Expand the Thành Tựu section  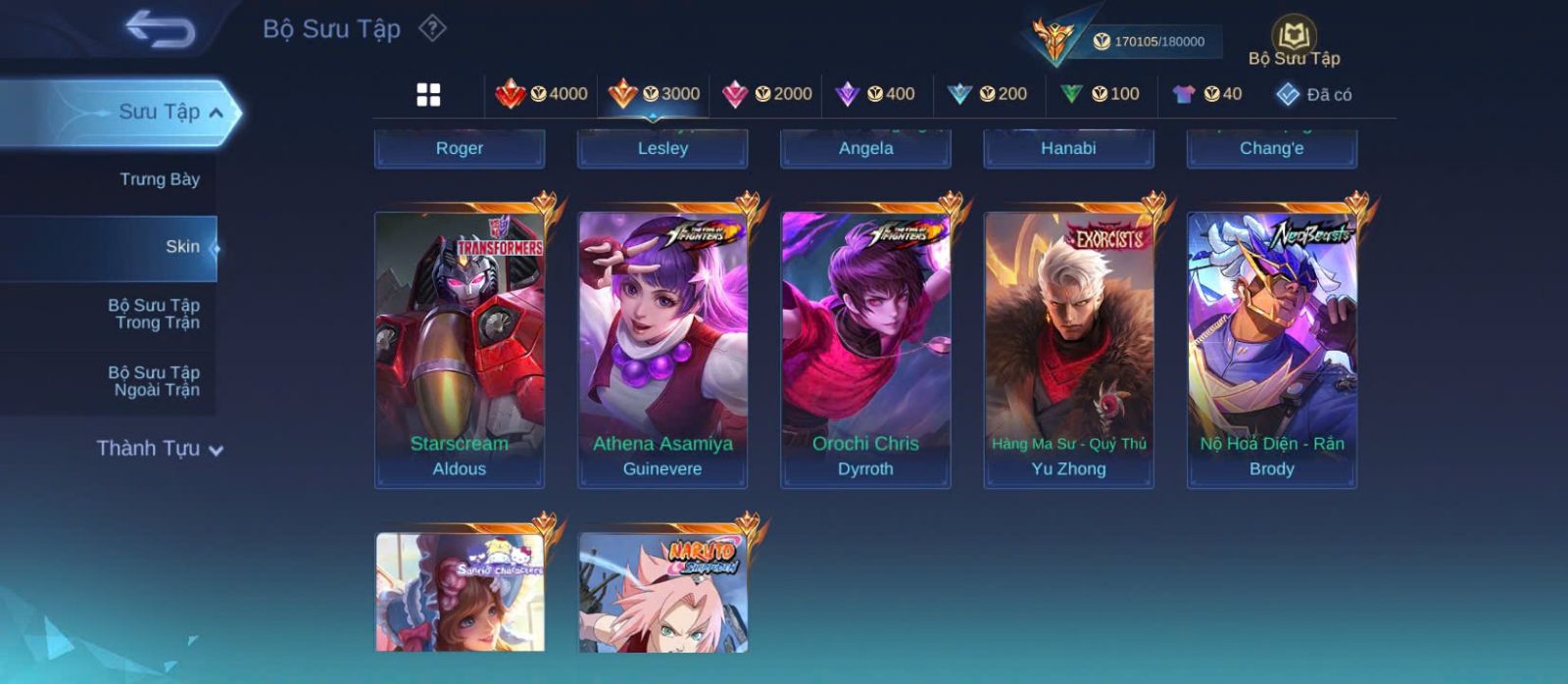pos(160,449)
